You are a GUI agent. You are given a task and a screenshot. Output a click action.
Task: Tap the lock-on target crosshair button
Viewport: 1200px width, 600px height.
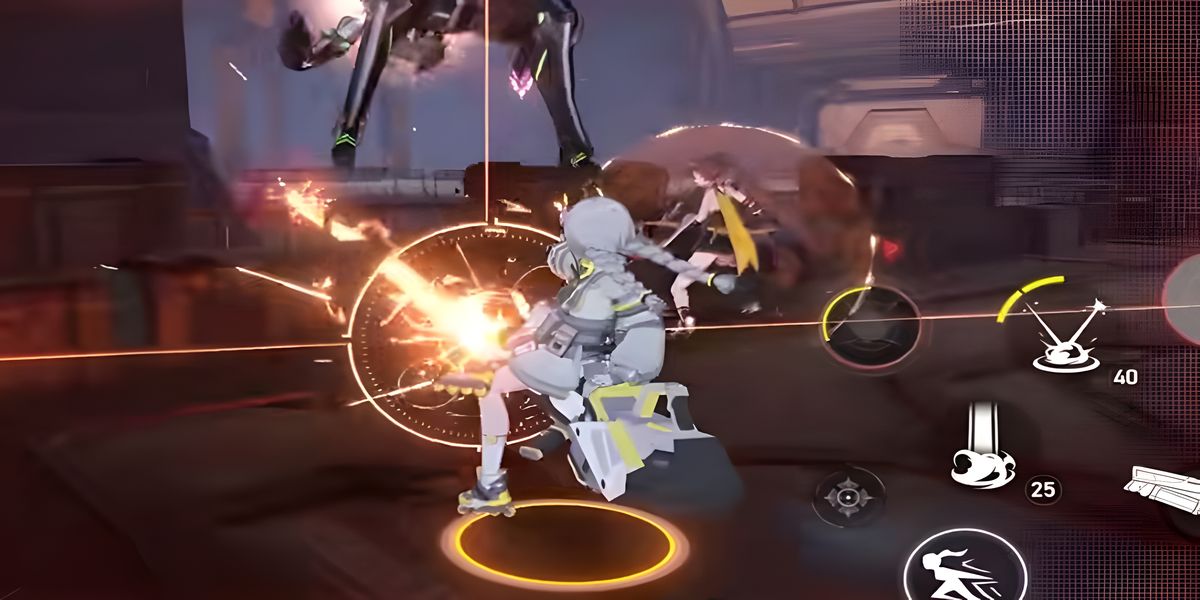(849, 496)
